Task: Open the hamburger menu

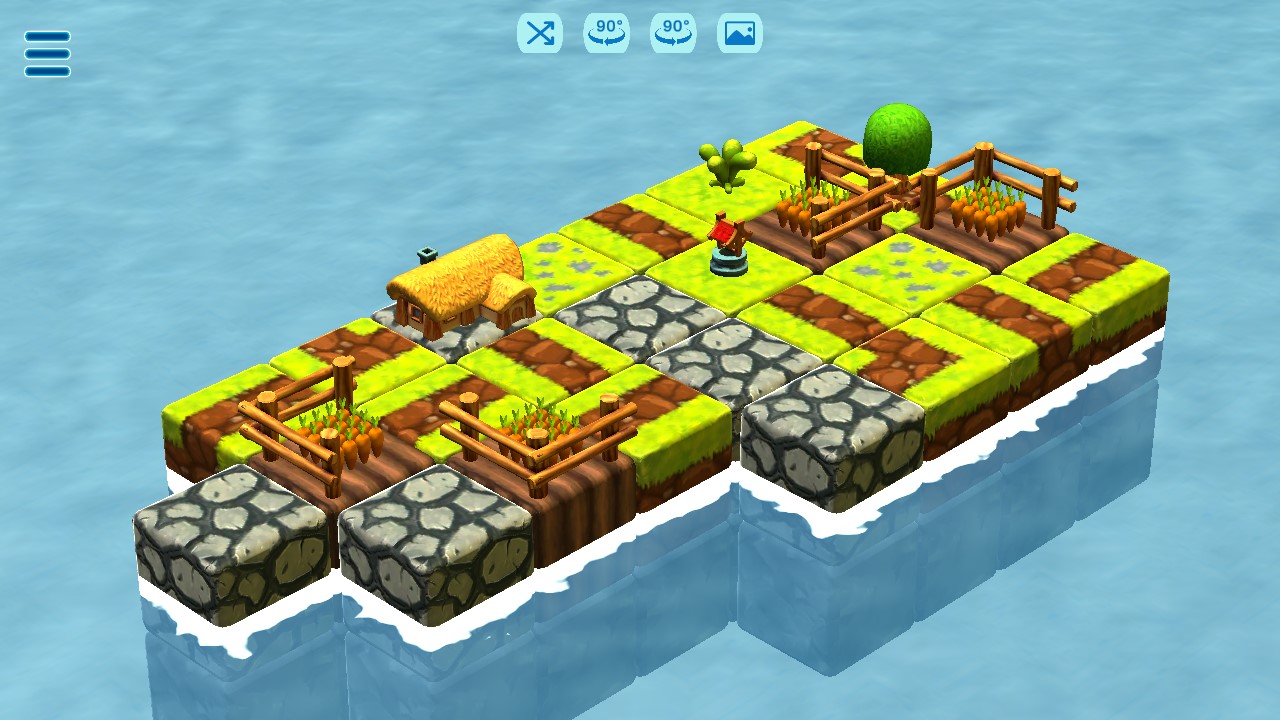Action: pyautogui.click(x=46, y=52)
